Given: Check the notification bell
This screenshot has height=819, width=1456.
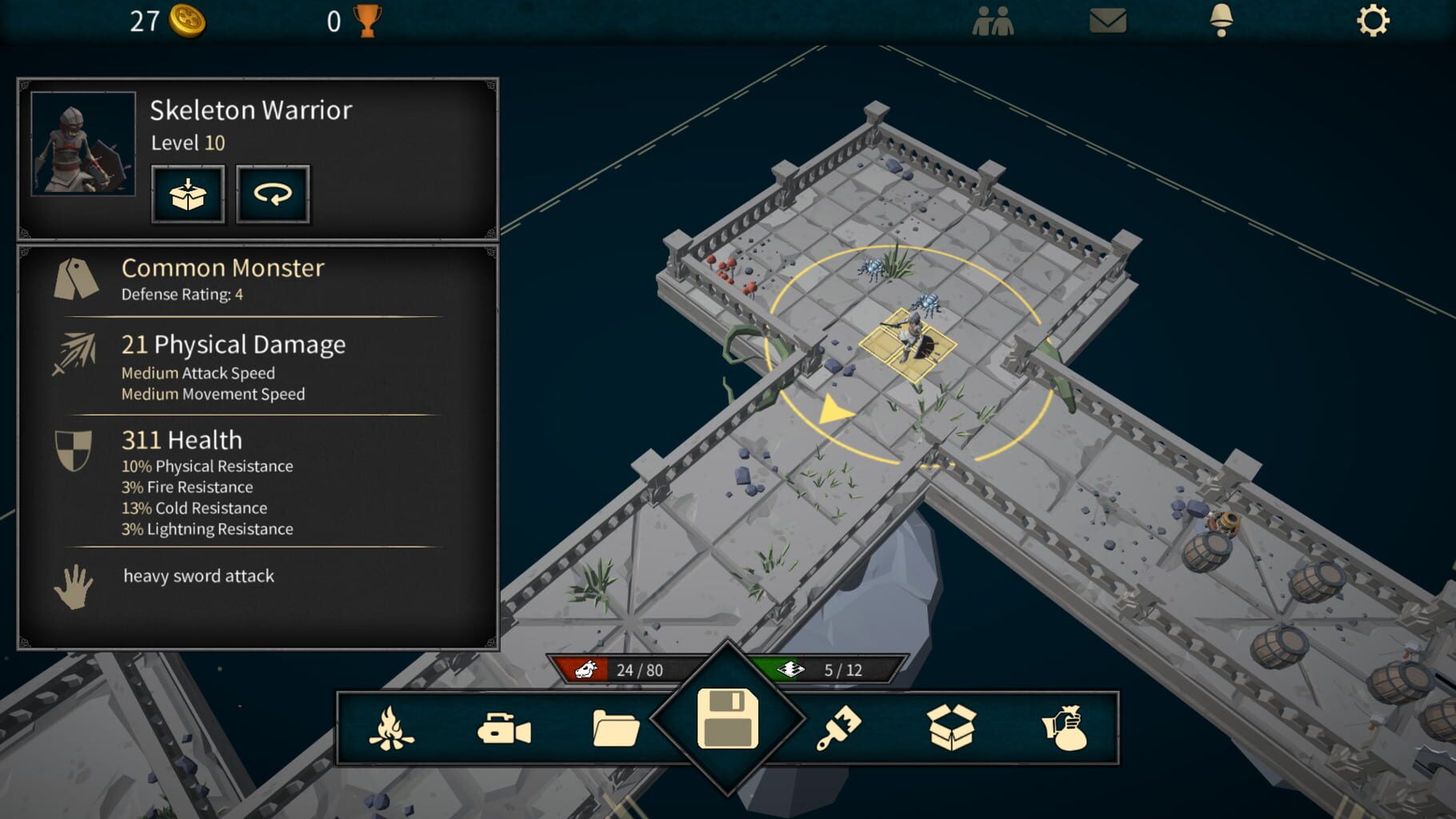Looking at the screenshot, I should click(1222, 22).
